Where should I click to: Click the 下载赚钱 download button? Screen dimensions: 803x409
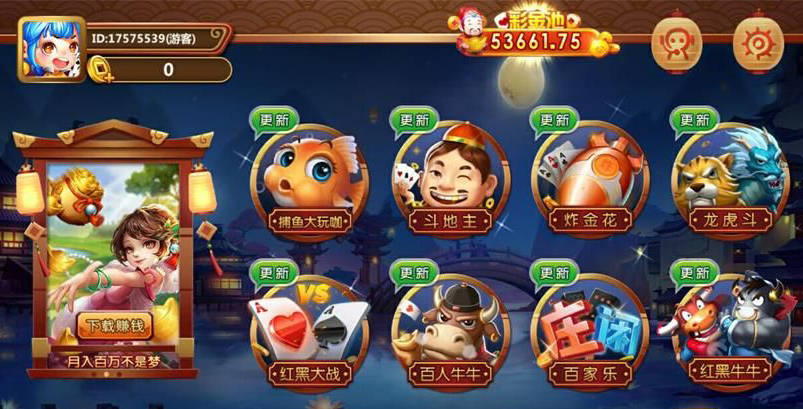113,325
